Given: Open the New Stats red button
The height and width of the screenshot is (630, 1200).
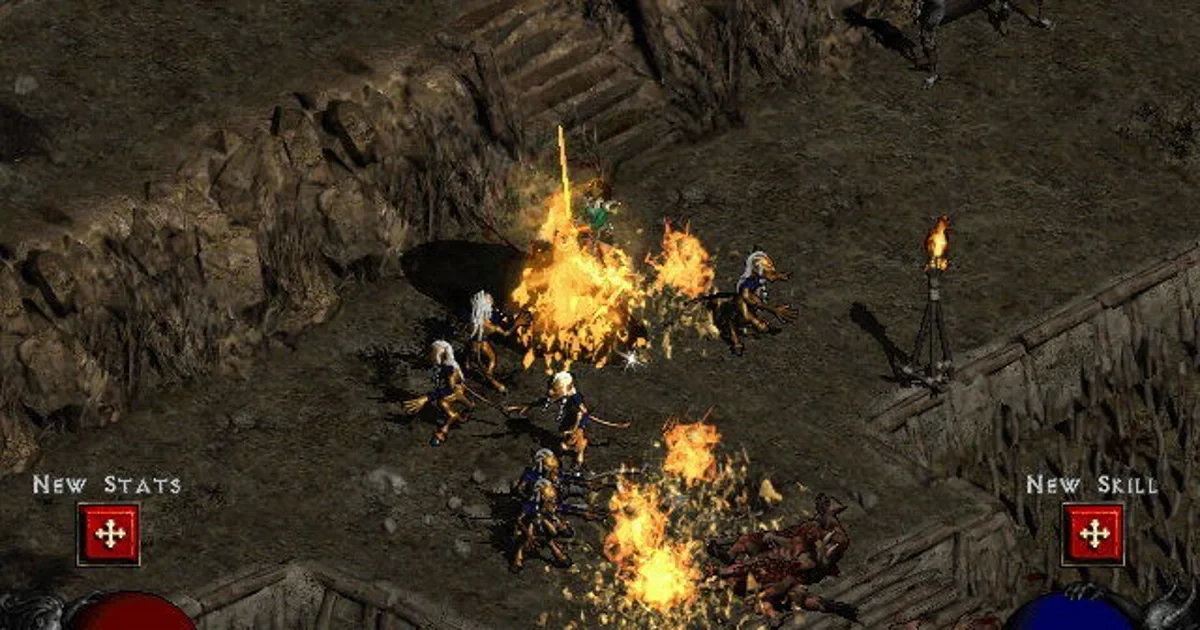Looking at the screenshot, I should (109, 534).
